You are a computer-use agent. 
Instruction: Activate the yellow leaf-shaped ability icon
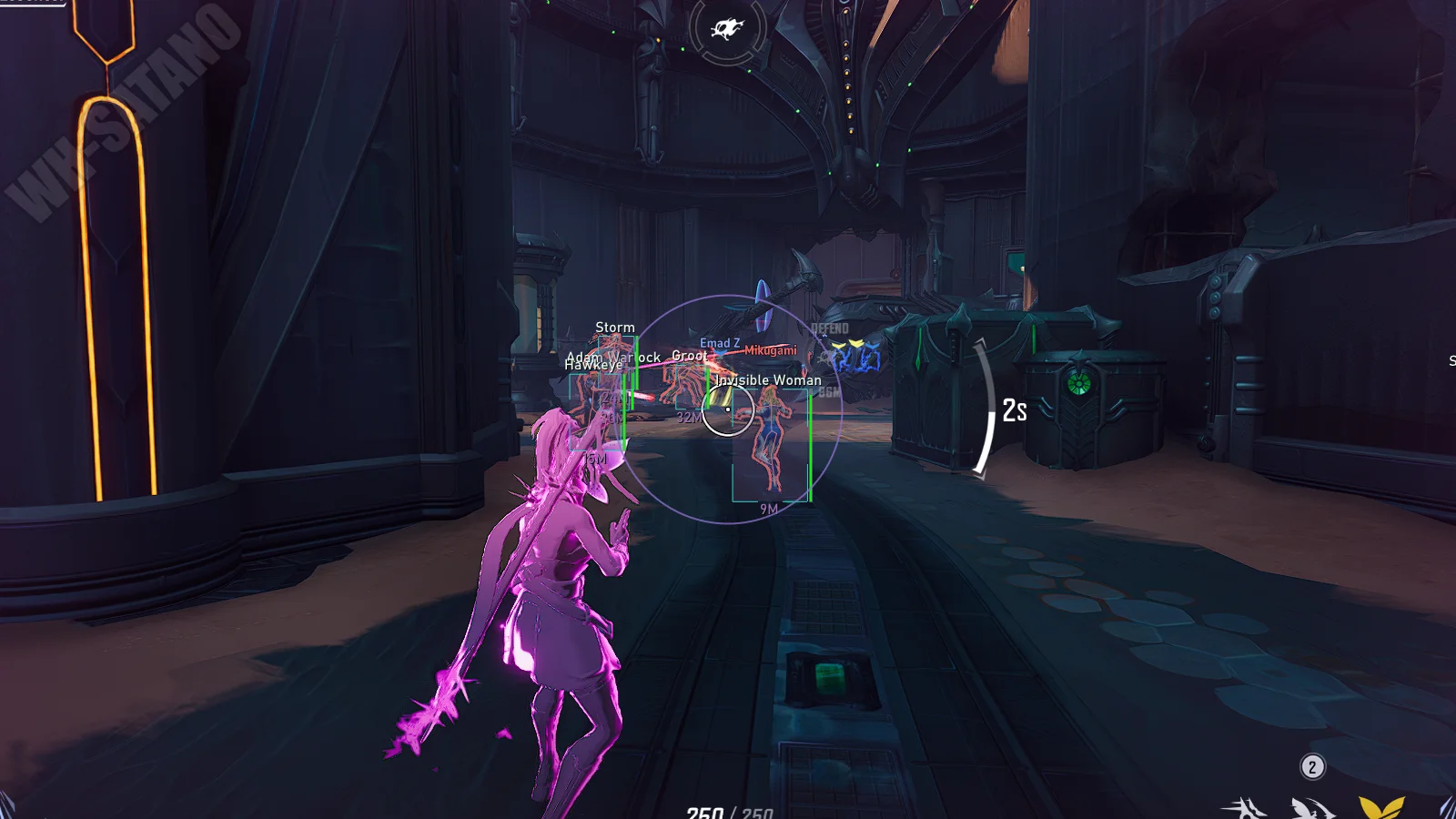tap(1380, 808)
